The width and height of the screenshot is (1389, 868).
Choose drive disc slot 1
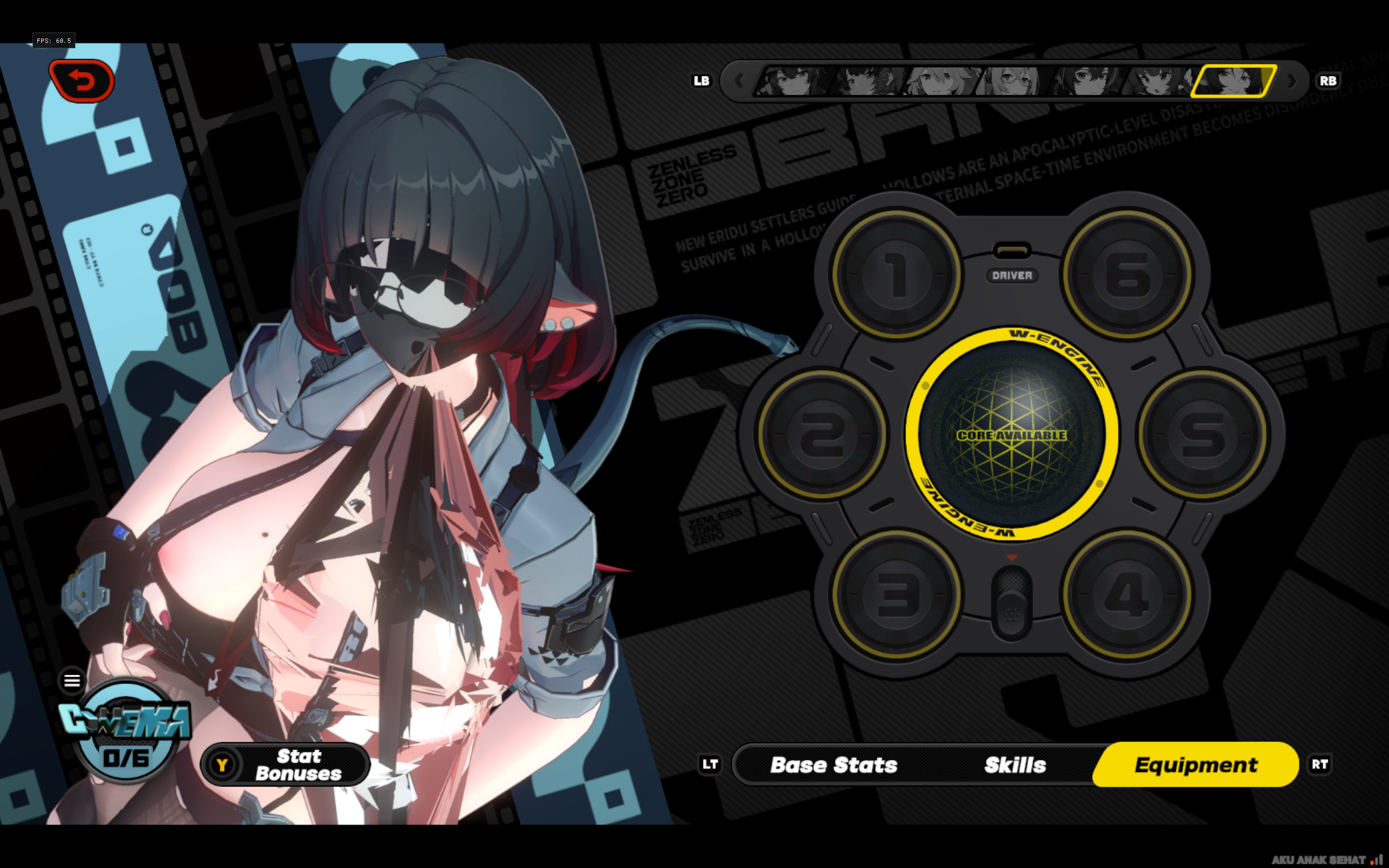pyautogui.click(x=896, y=275)
